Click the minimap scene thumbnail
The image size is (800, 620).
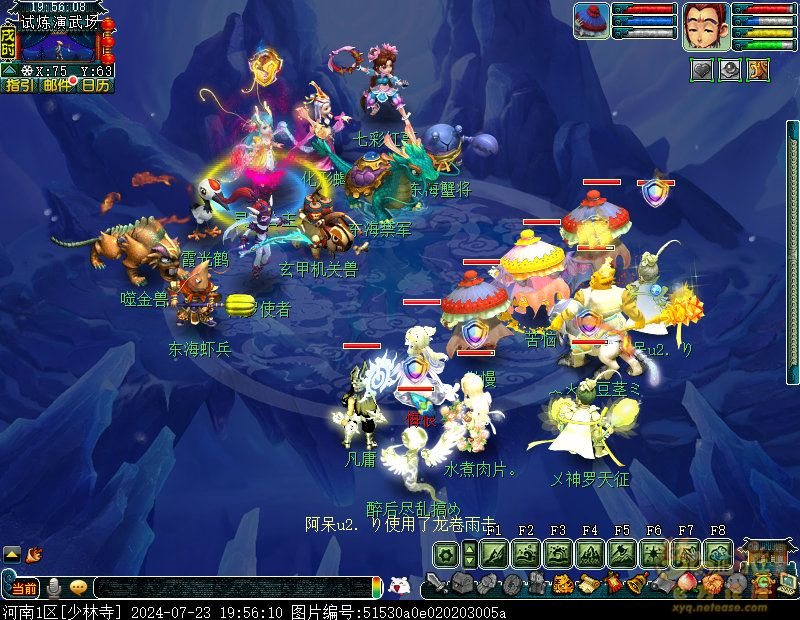click(x=58, y=45)
